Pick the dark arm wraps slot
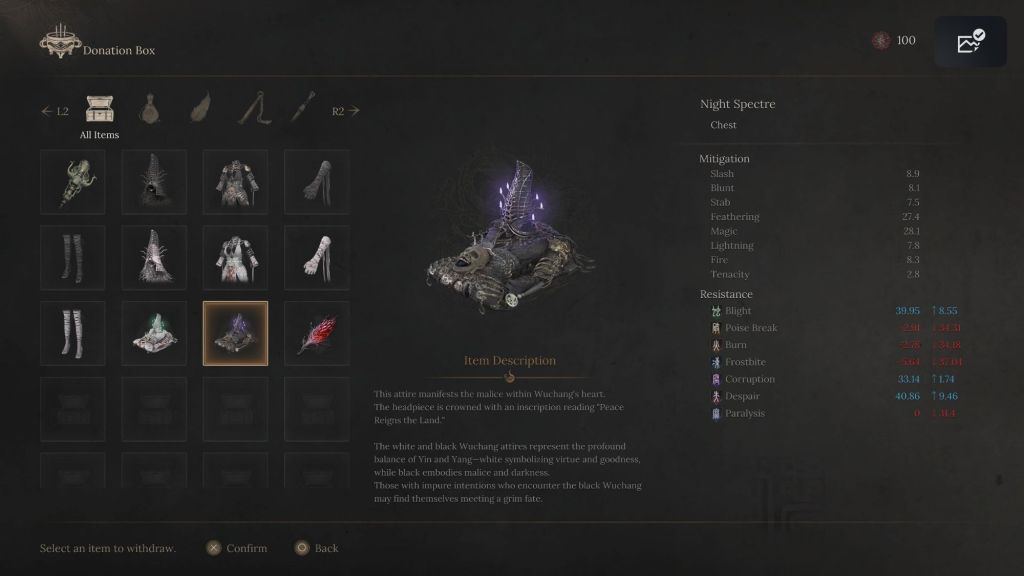1024x576 pixels. [316, 182]
